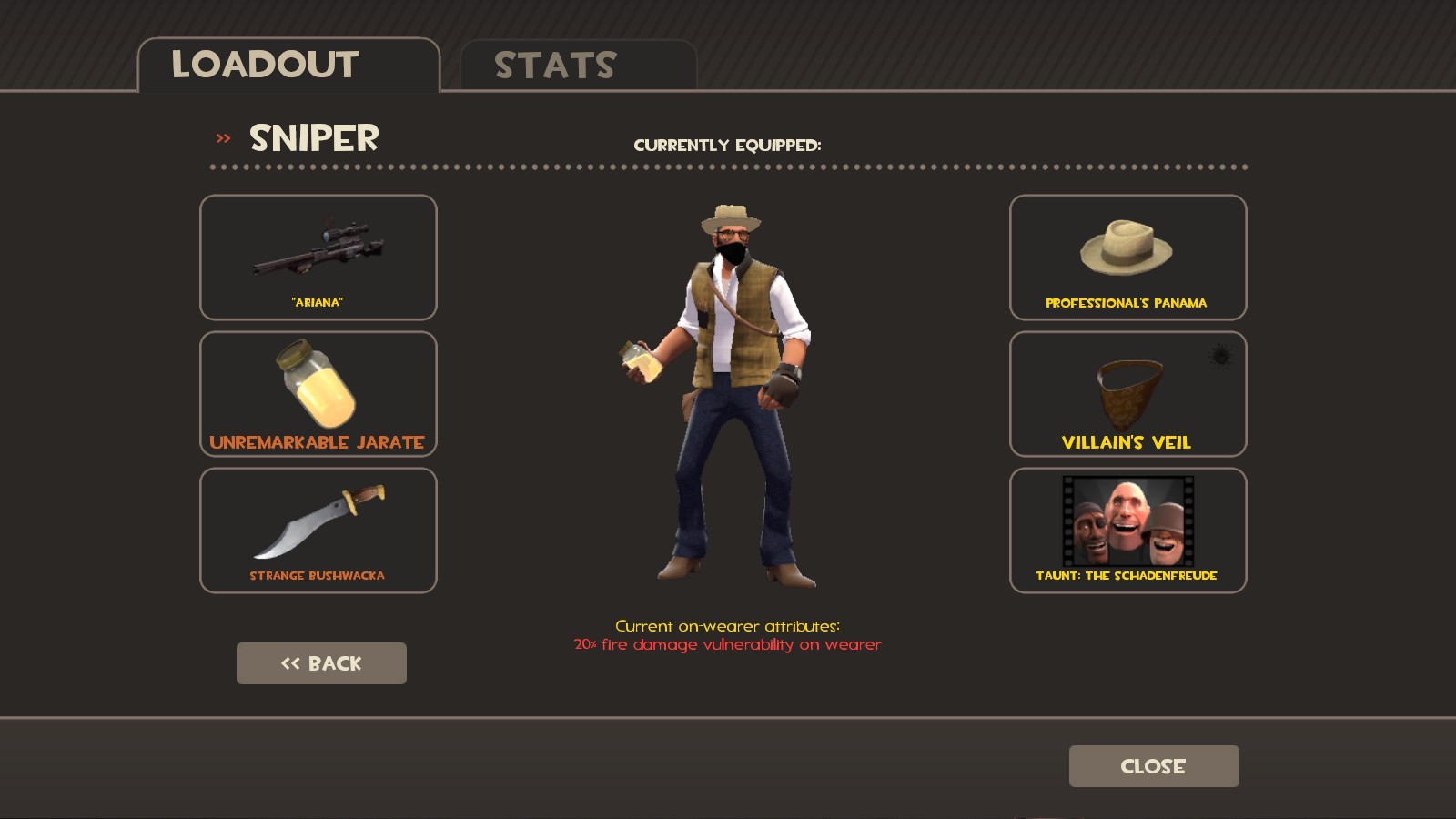Image resolution: width=1456 pixels, height=819 pixels.
Task: Open the Professional's Panama hat slot
Action: pyautogui.click(x=1127, y=258)
